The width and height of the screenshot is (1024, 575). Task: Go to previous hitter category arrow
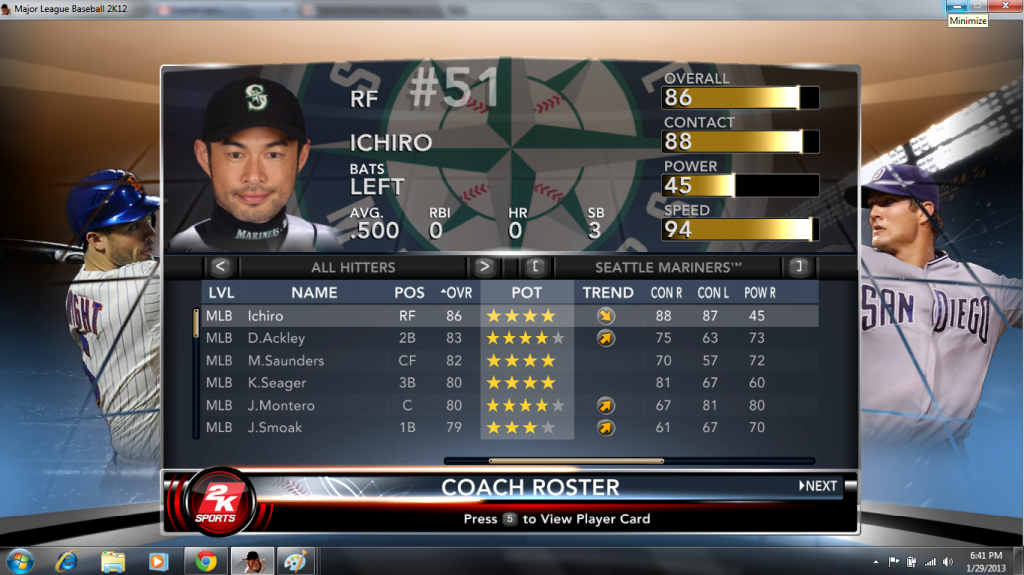222,267
